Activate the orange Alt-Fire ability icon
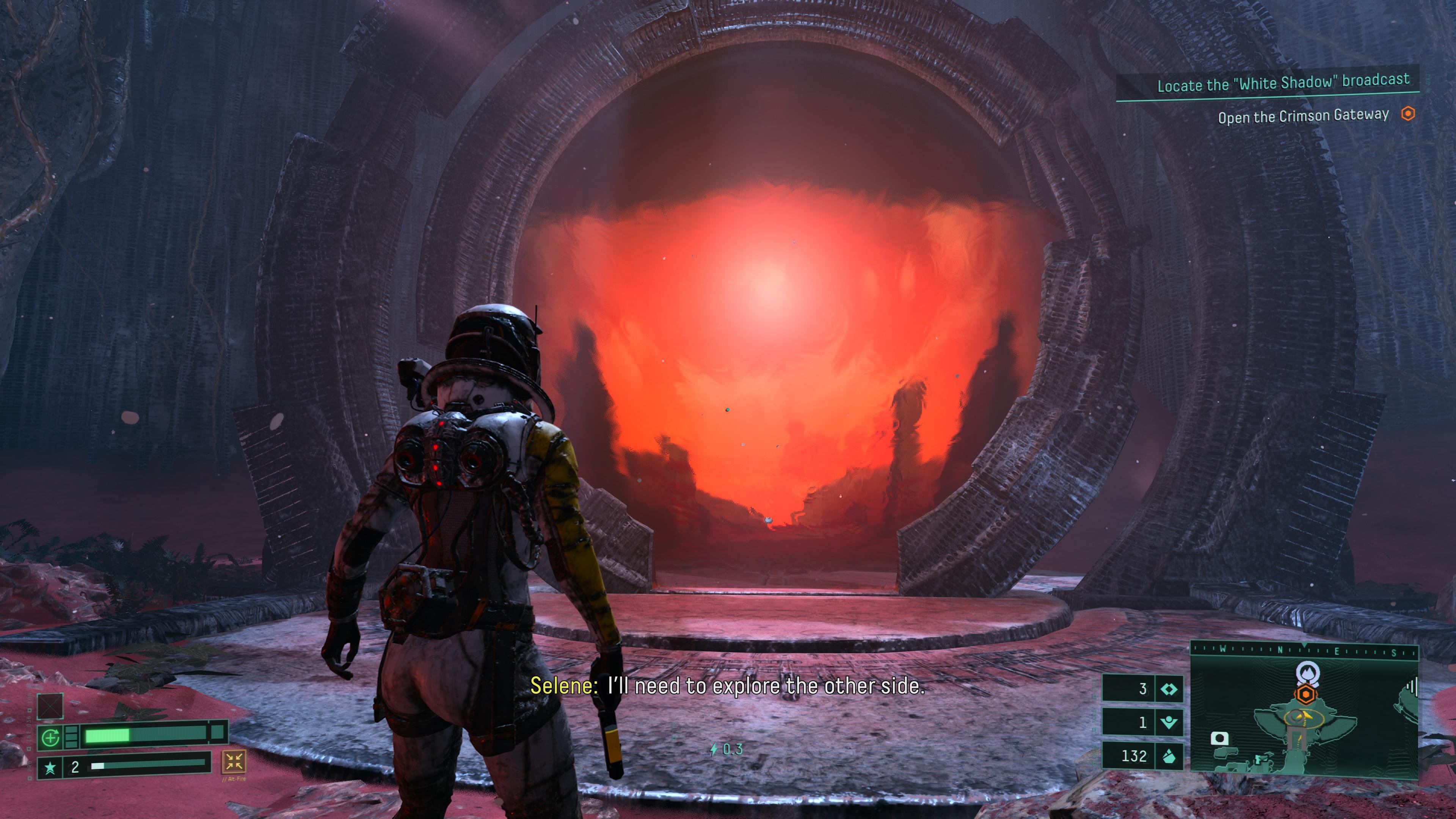The height and width of the screenshot is (819, 1456). click(234, 761)
